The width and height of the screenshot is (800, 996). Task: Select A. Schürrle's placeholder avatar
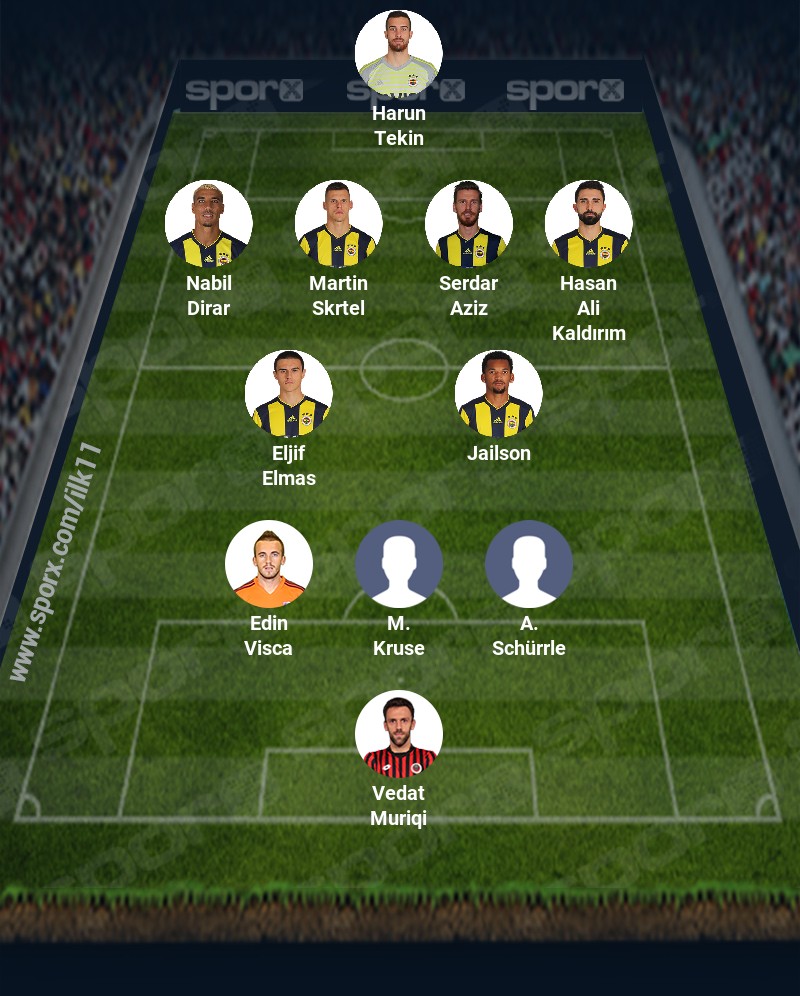click(x=529, y=564)
